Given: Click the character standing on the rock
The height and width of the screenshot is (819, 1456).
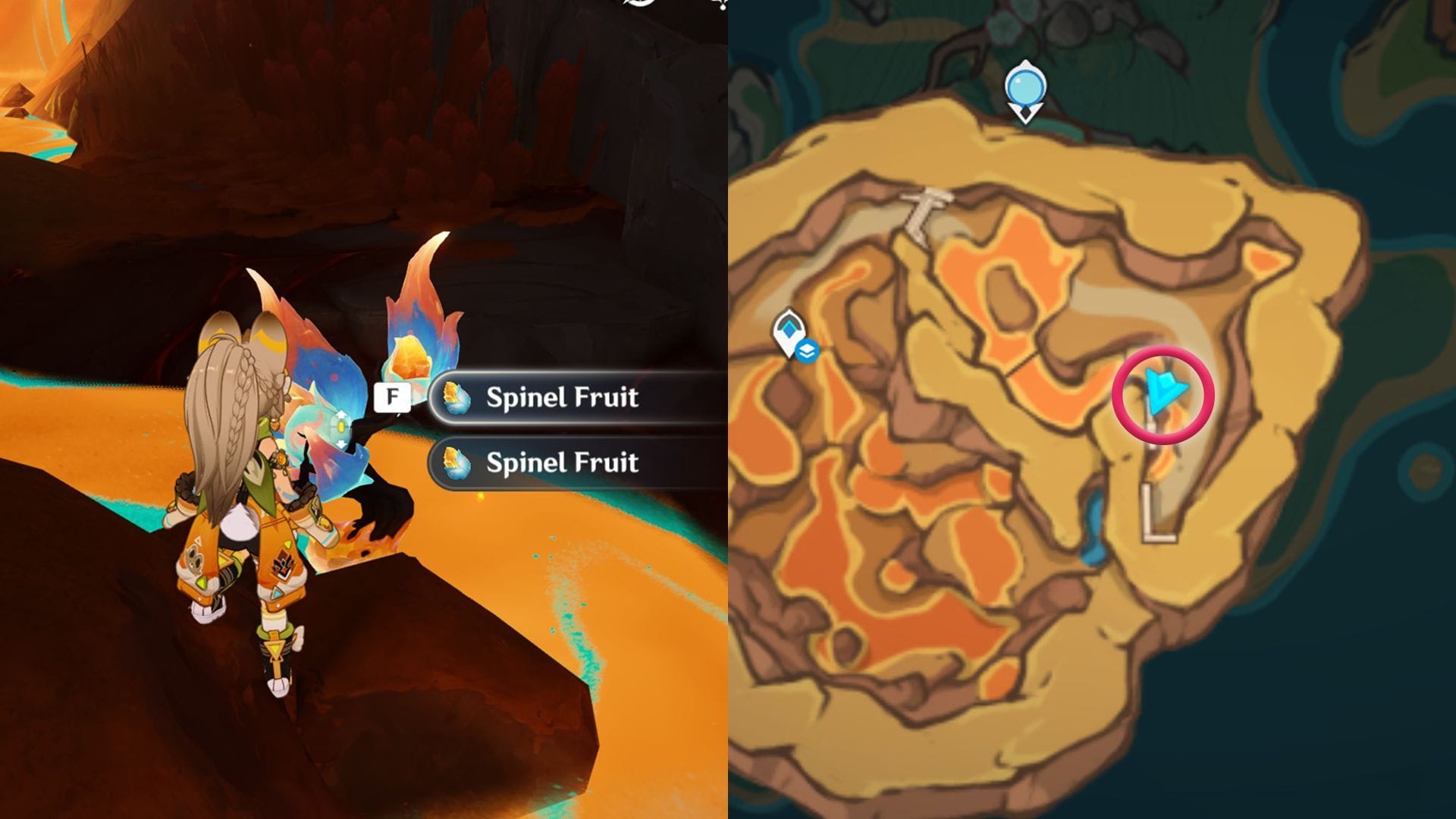Looking at the screenshot, I should [250, 470].
